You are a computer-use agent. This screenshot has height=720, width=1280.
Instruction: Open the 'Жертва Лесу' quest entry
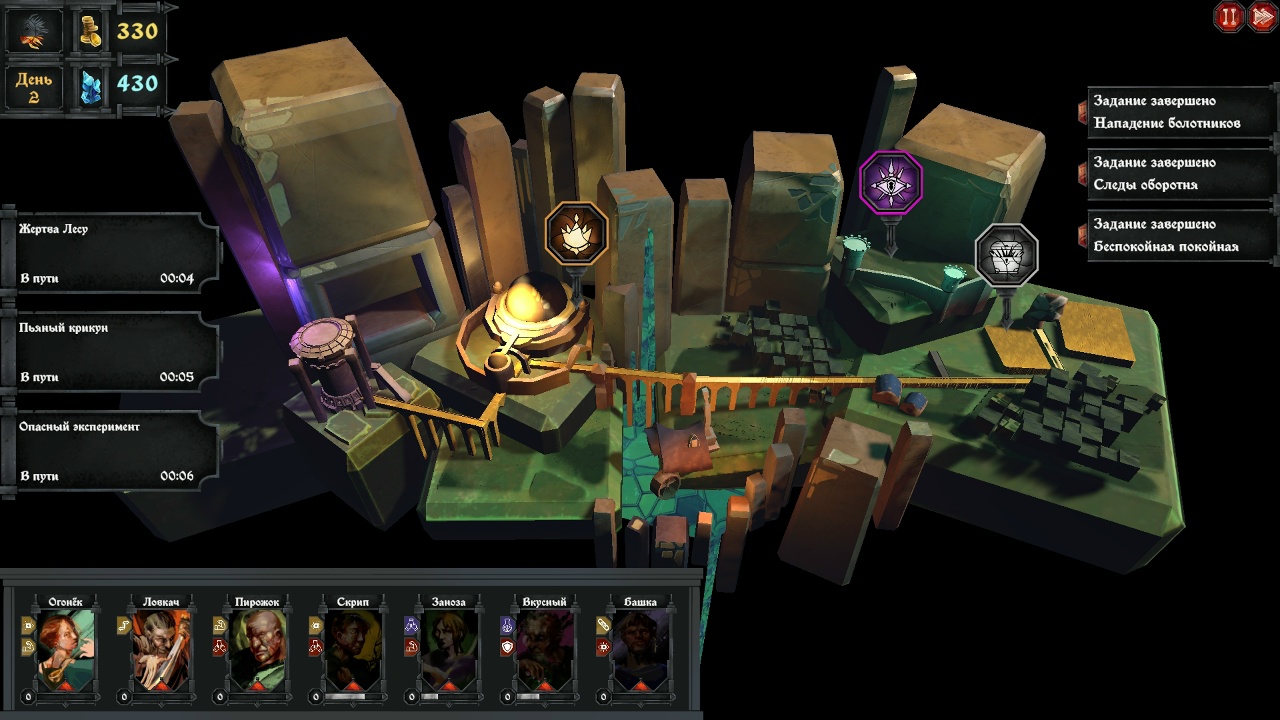[110, 253]
